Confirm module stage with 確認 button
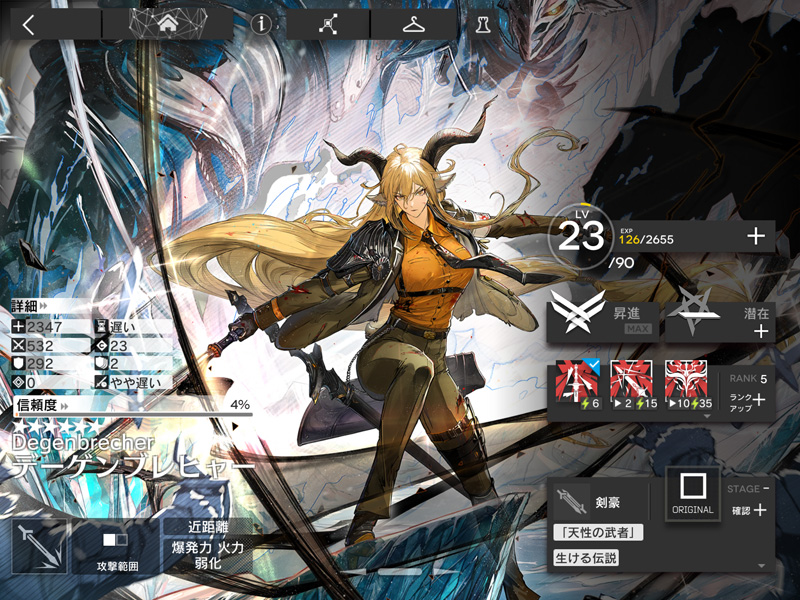Screen dimensions: 800x600 [x=749, y=510]
